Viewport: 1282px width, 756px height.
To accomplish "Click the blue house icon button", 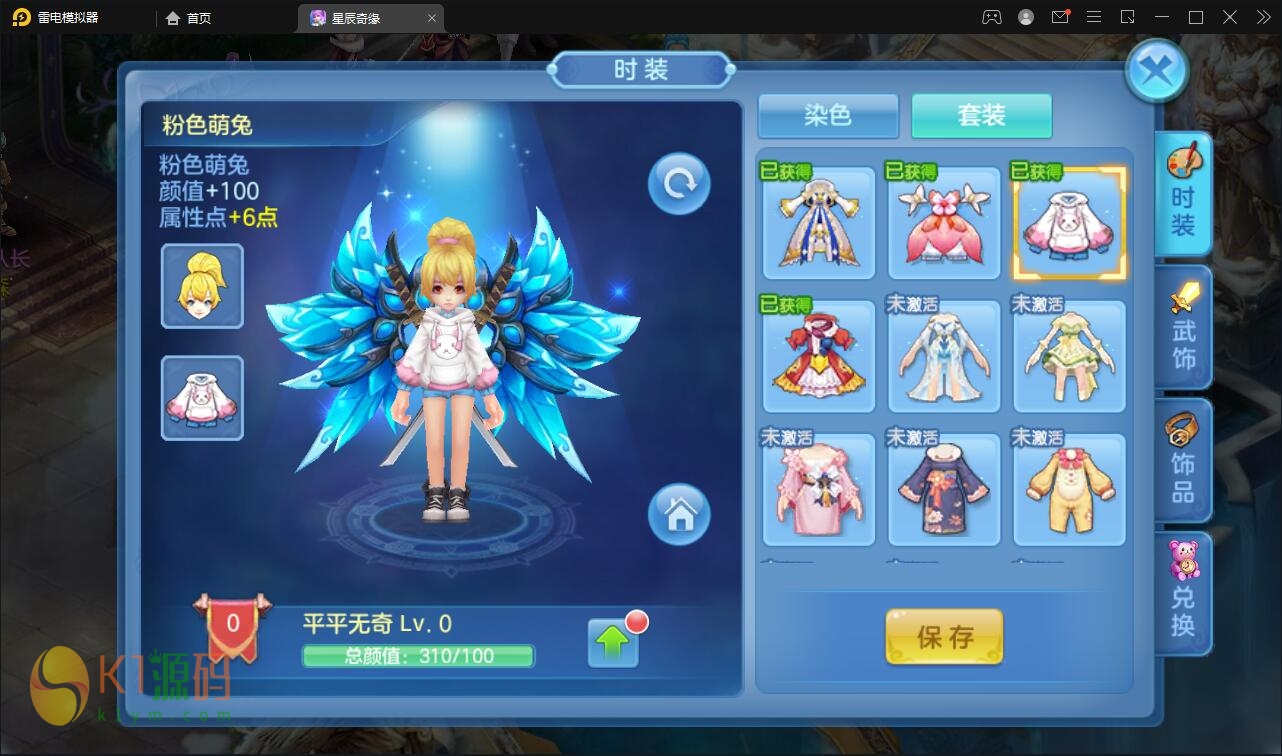I will 679,515.
